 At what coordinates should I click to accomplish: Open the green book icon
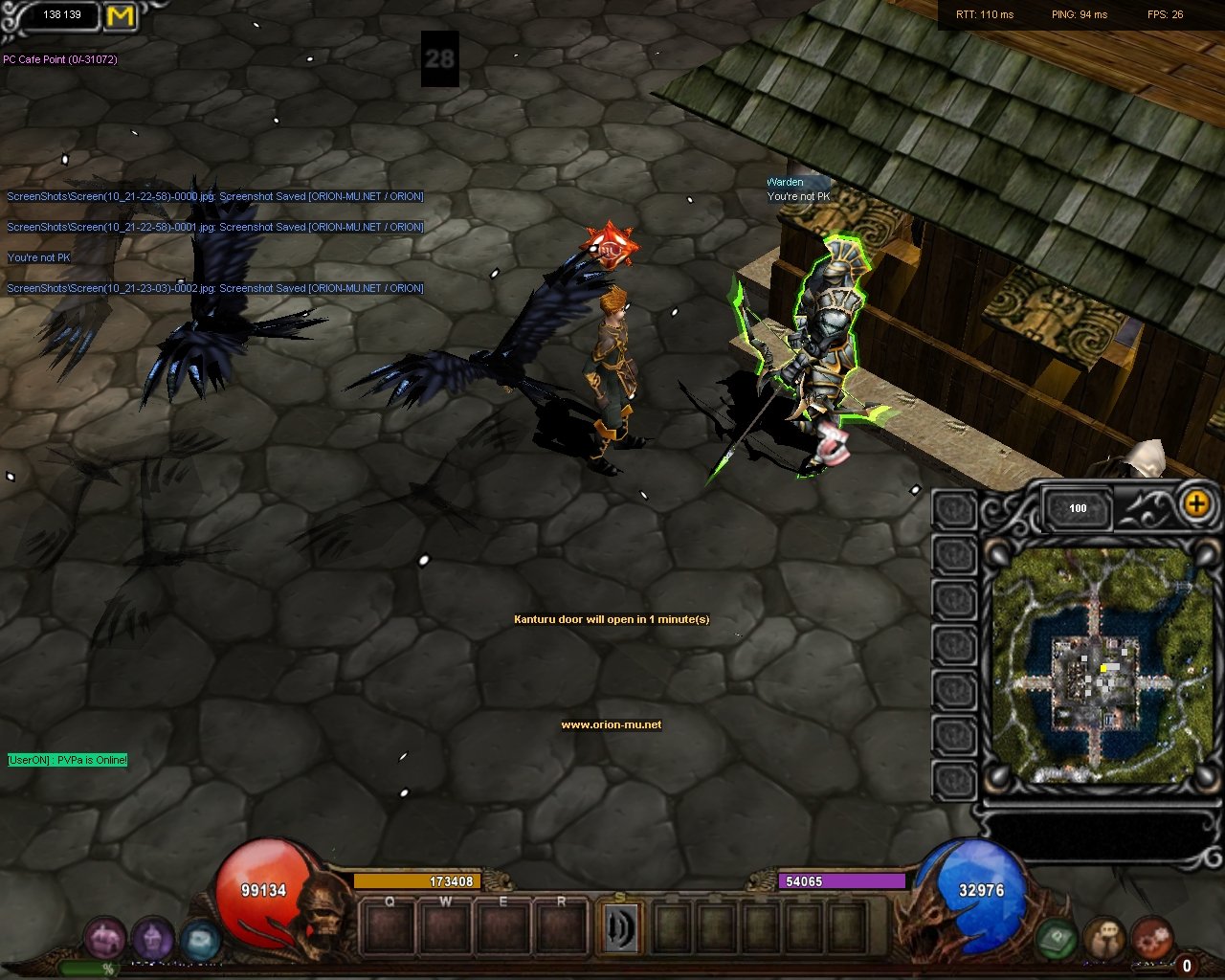1058,938
